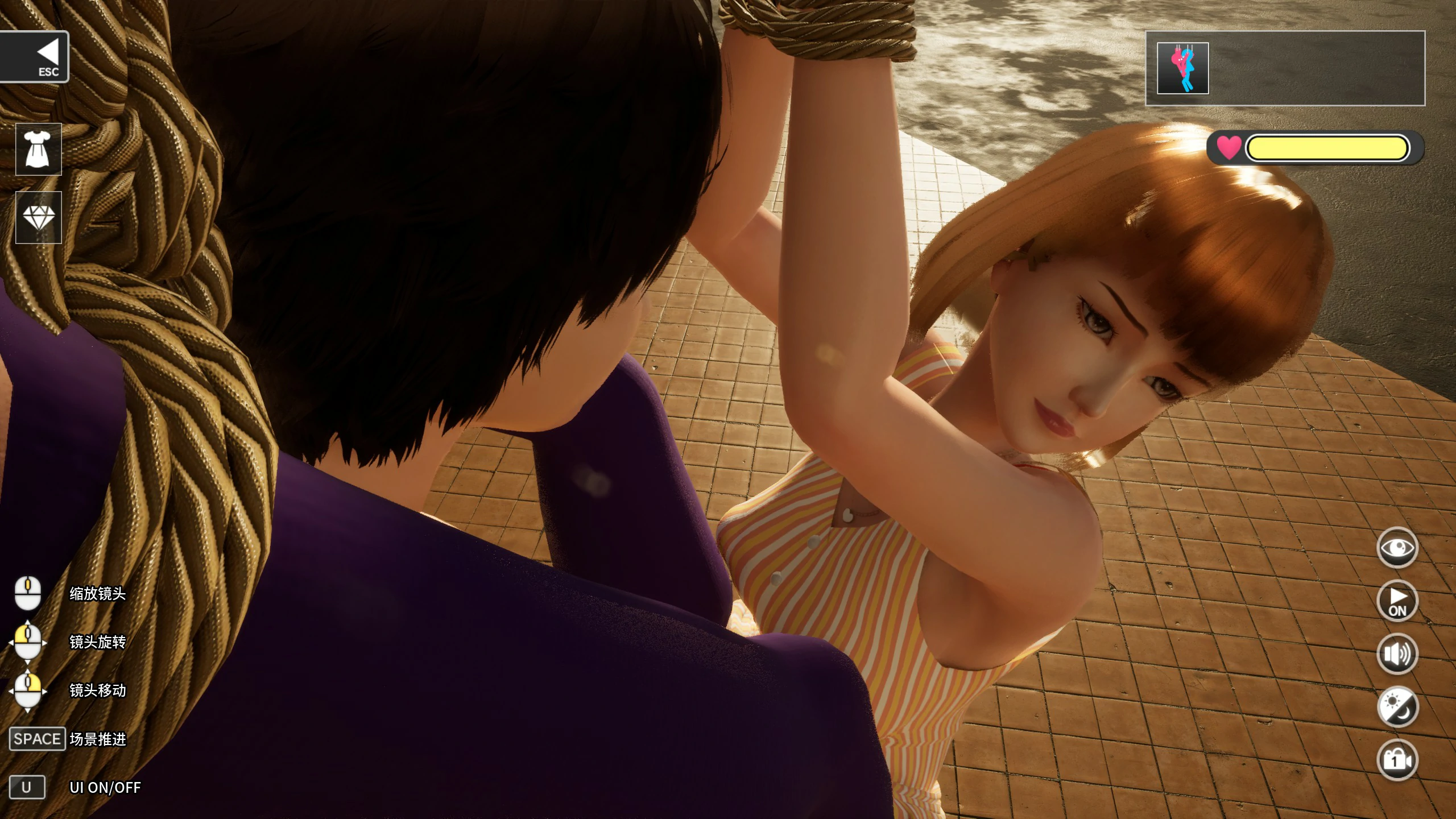Click the 镜头移动 mouse hint icon
The image size is (1456, 819).
[27, 693]
